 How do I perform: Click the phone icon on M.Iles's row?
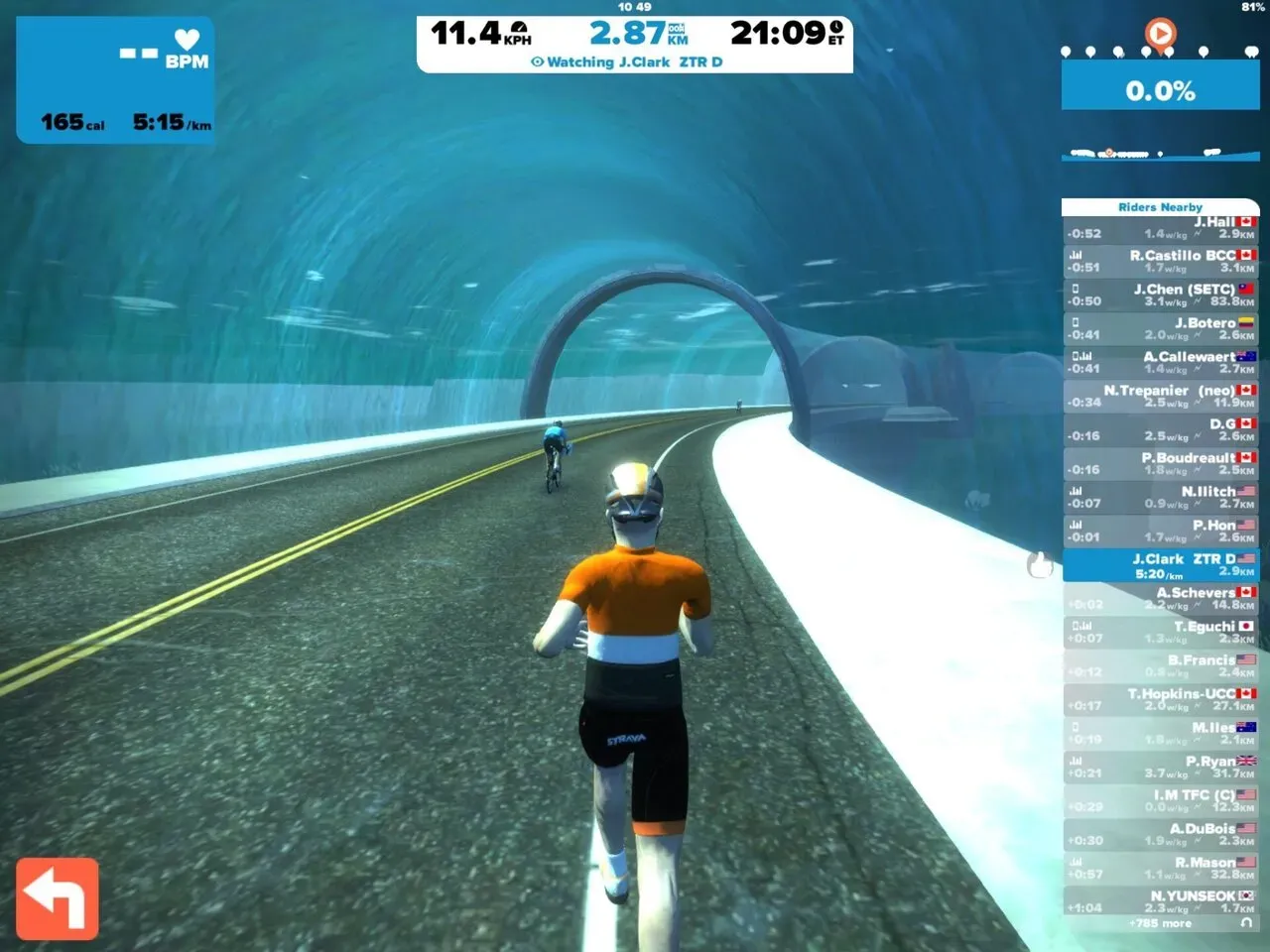[1077, 727]
